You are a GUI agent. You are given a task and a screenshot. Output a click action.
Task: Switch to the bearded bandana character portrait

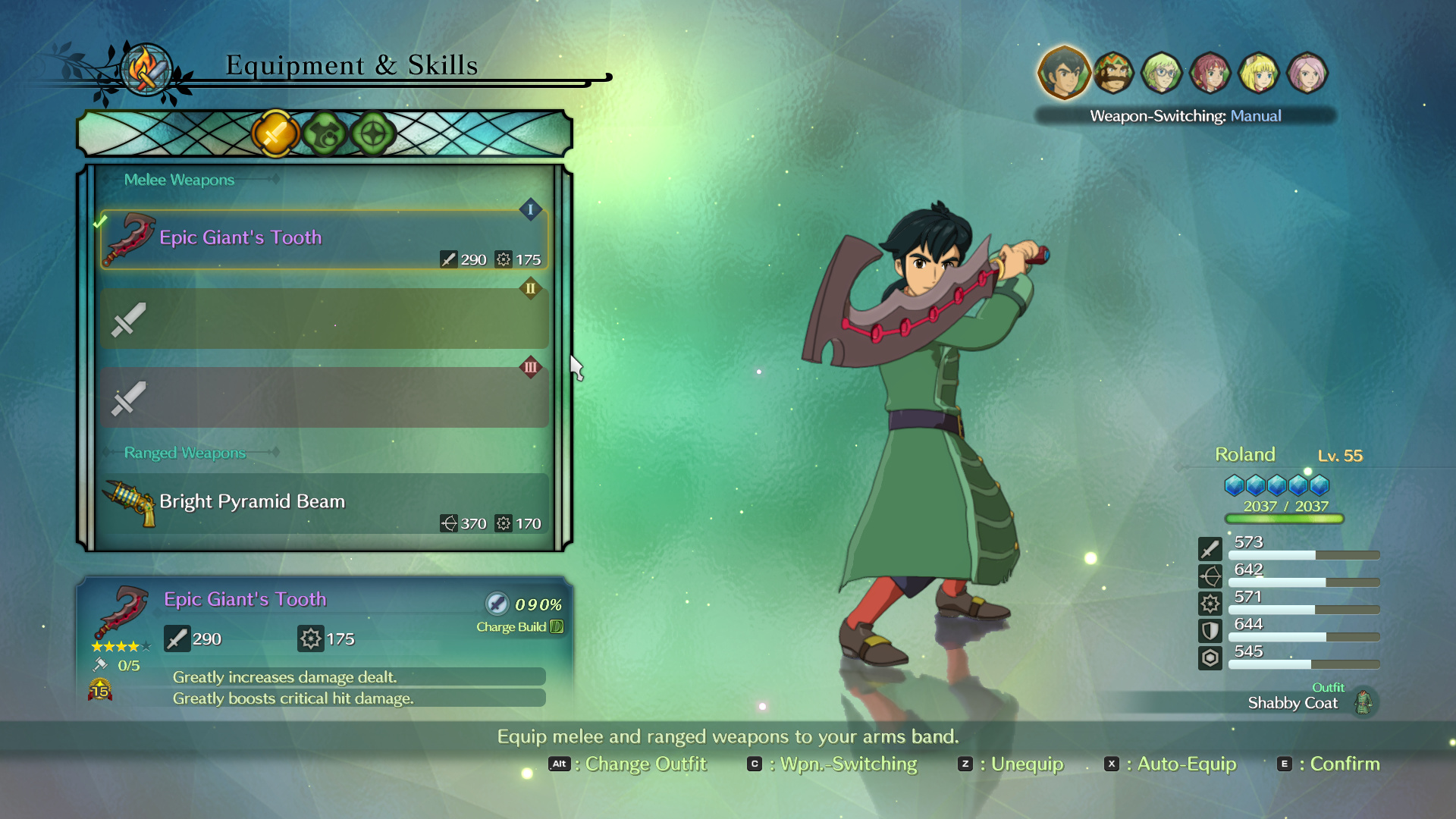pos(1113,73)
